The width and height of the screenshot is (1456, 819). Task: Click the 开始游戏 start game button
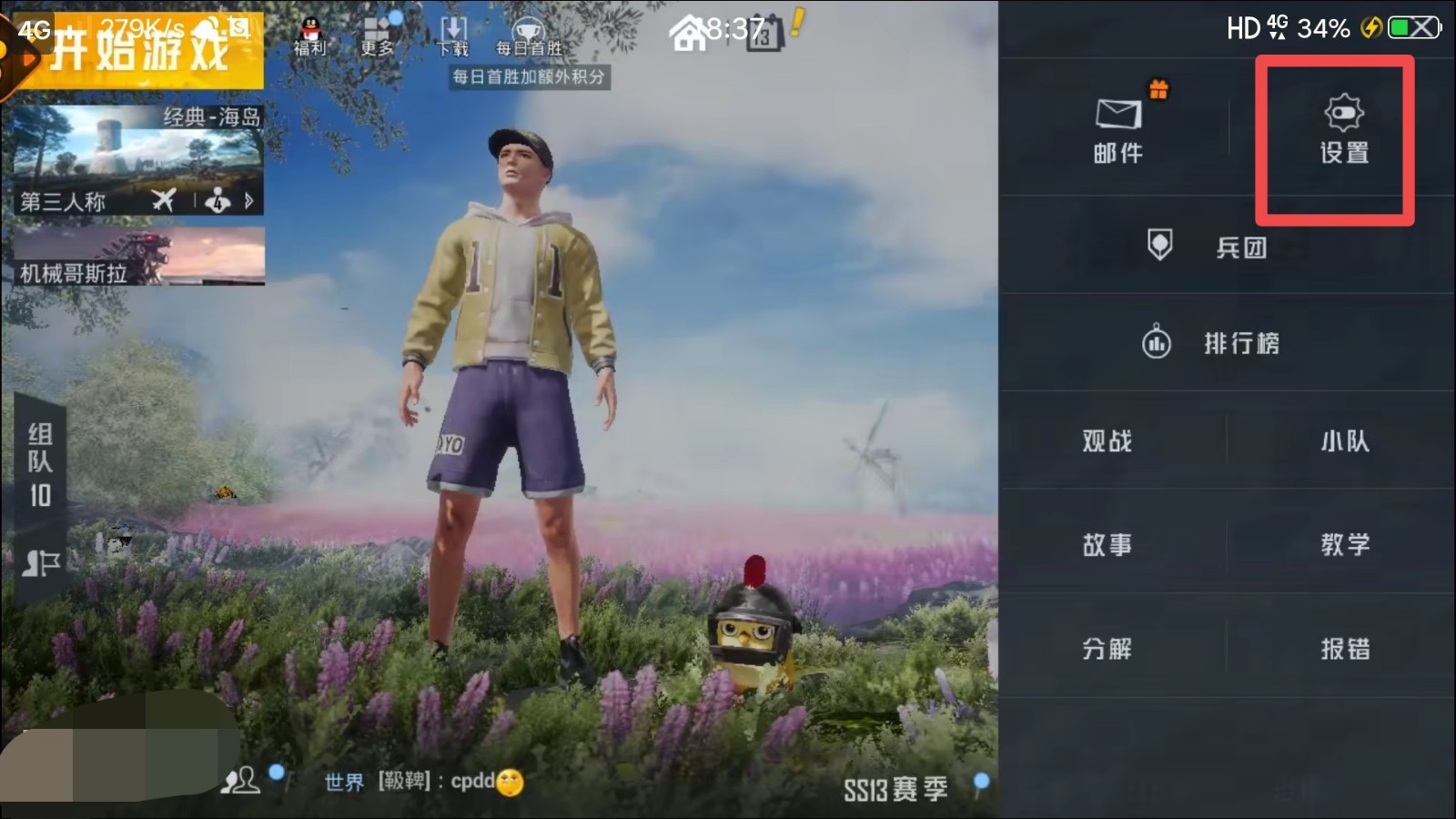[x=136, y=50]
